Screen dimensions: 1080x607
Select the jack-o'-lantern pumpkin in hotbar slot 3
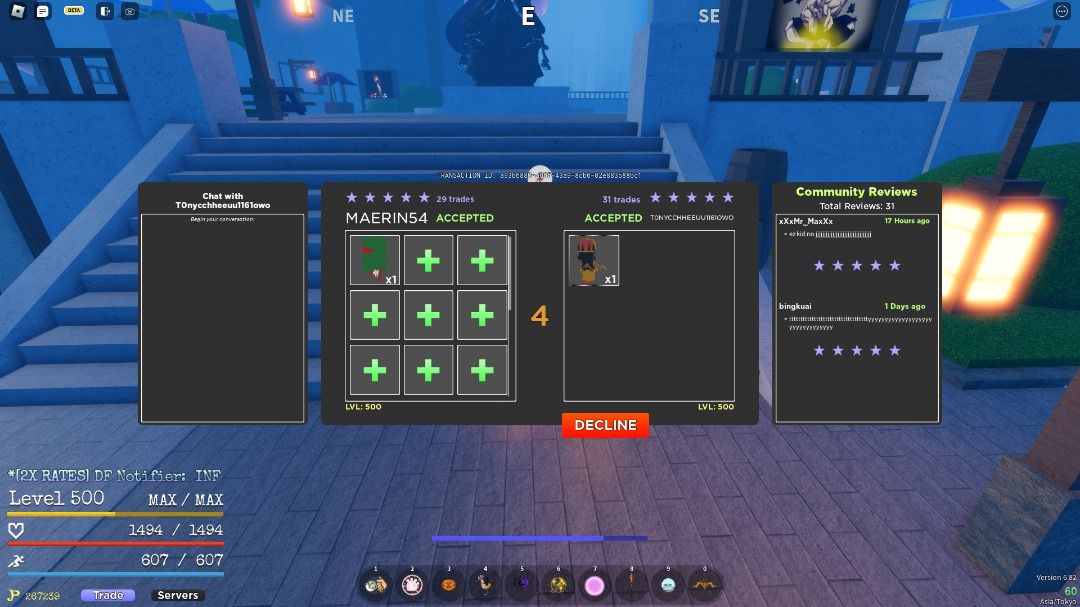[449, 585]
